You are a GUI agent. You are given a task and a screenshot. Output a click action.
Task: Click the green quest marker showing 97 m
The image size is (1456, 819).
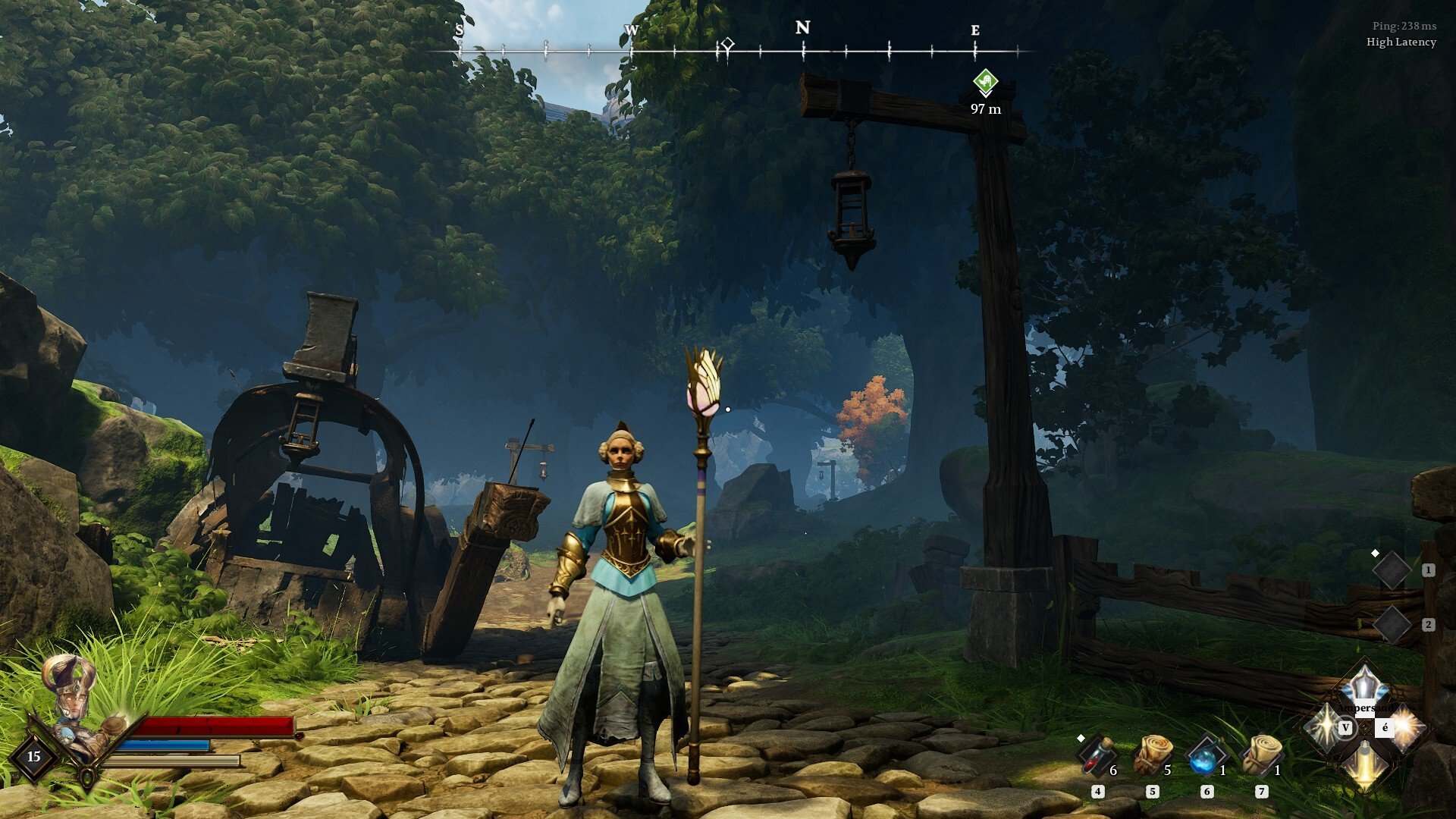point(985,82)
